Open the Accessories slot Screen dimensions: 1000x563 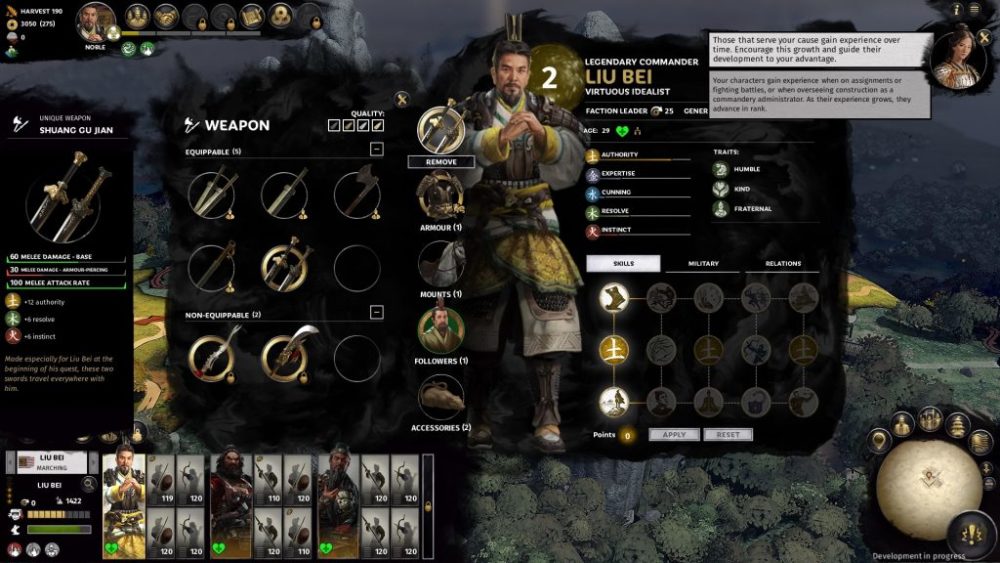point(441,397)
